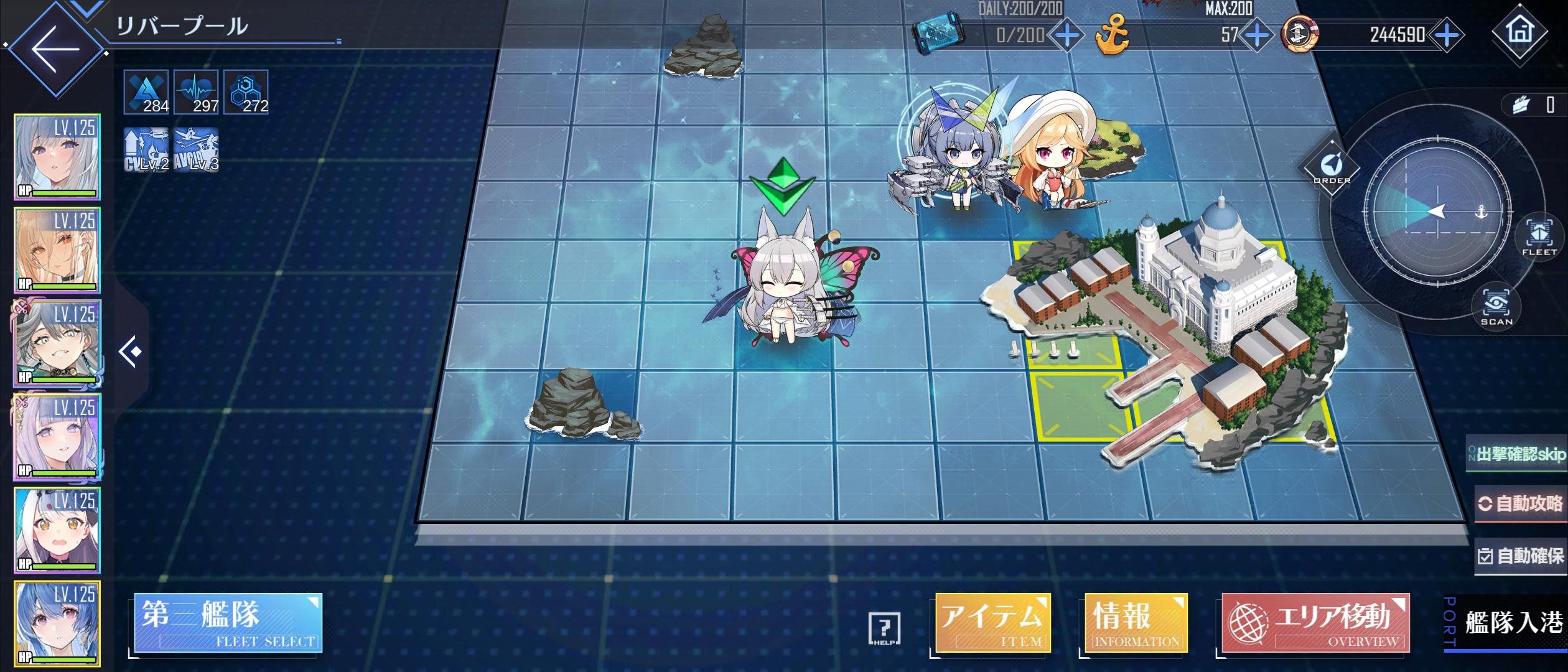Click the radar minimap display
This screenshot has height=672, width=1568.
tap(1437, 212)
